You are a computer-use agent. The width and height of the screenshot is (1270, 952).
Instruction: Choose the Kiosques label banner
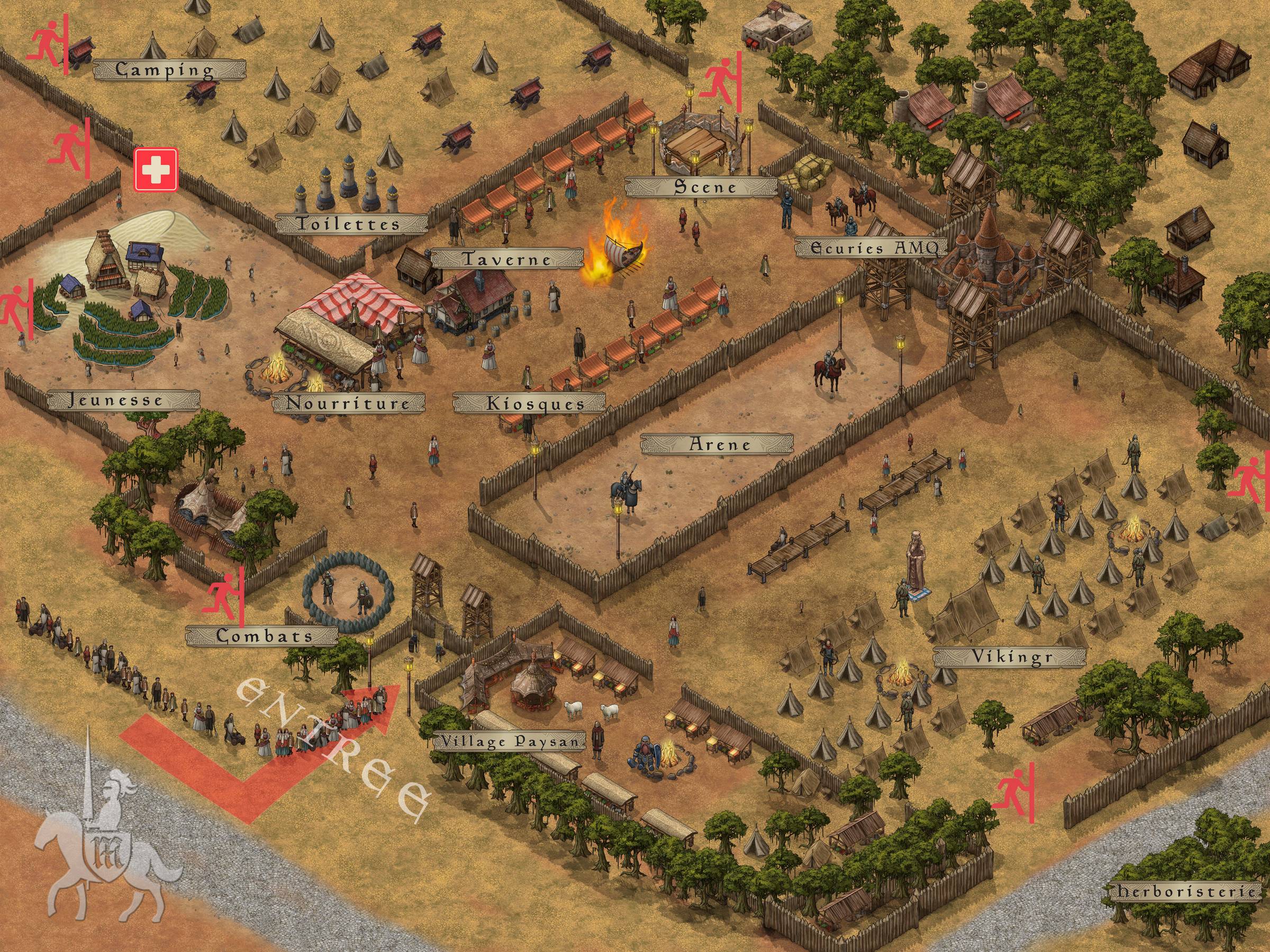click(528, 403)
